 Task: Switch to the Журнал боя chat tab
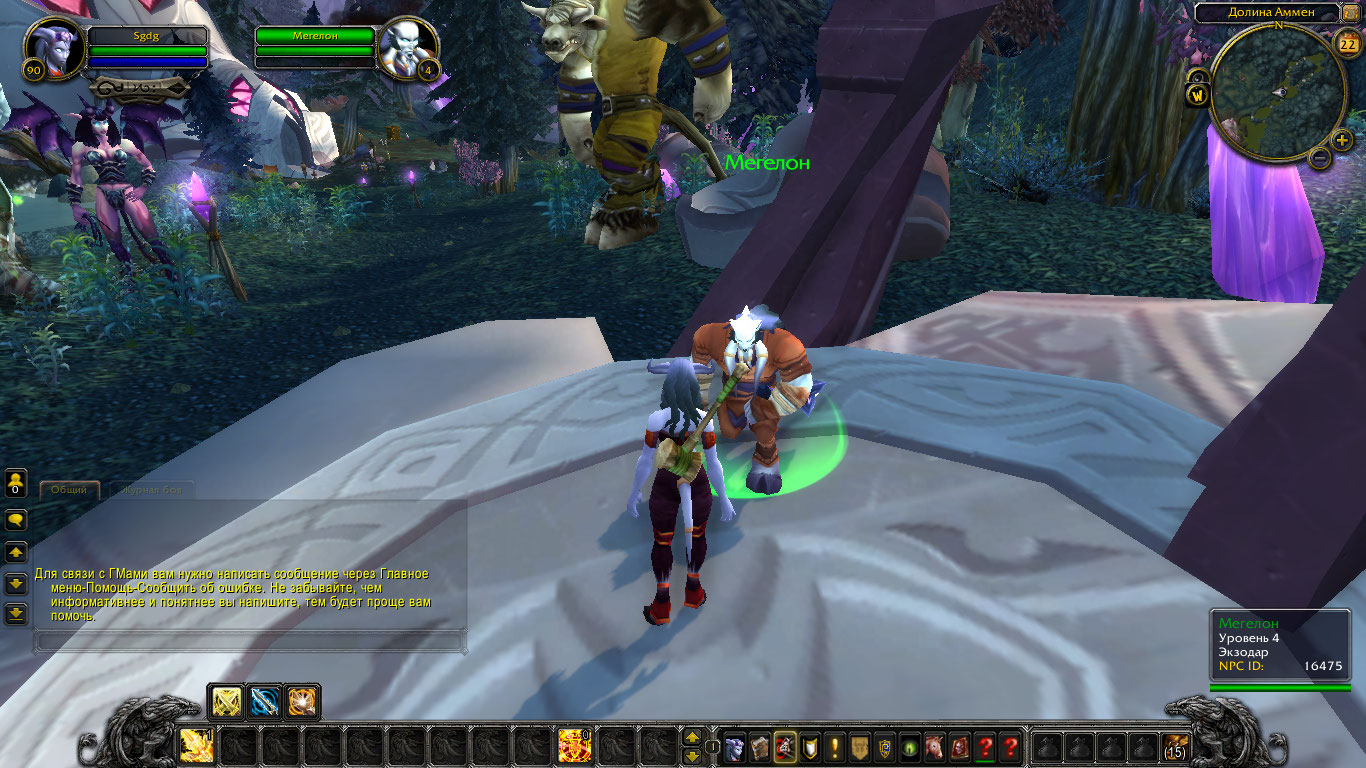151,490
